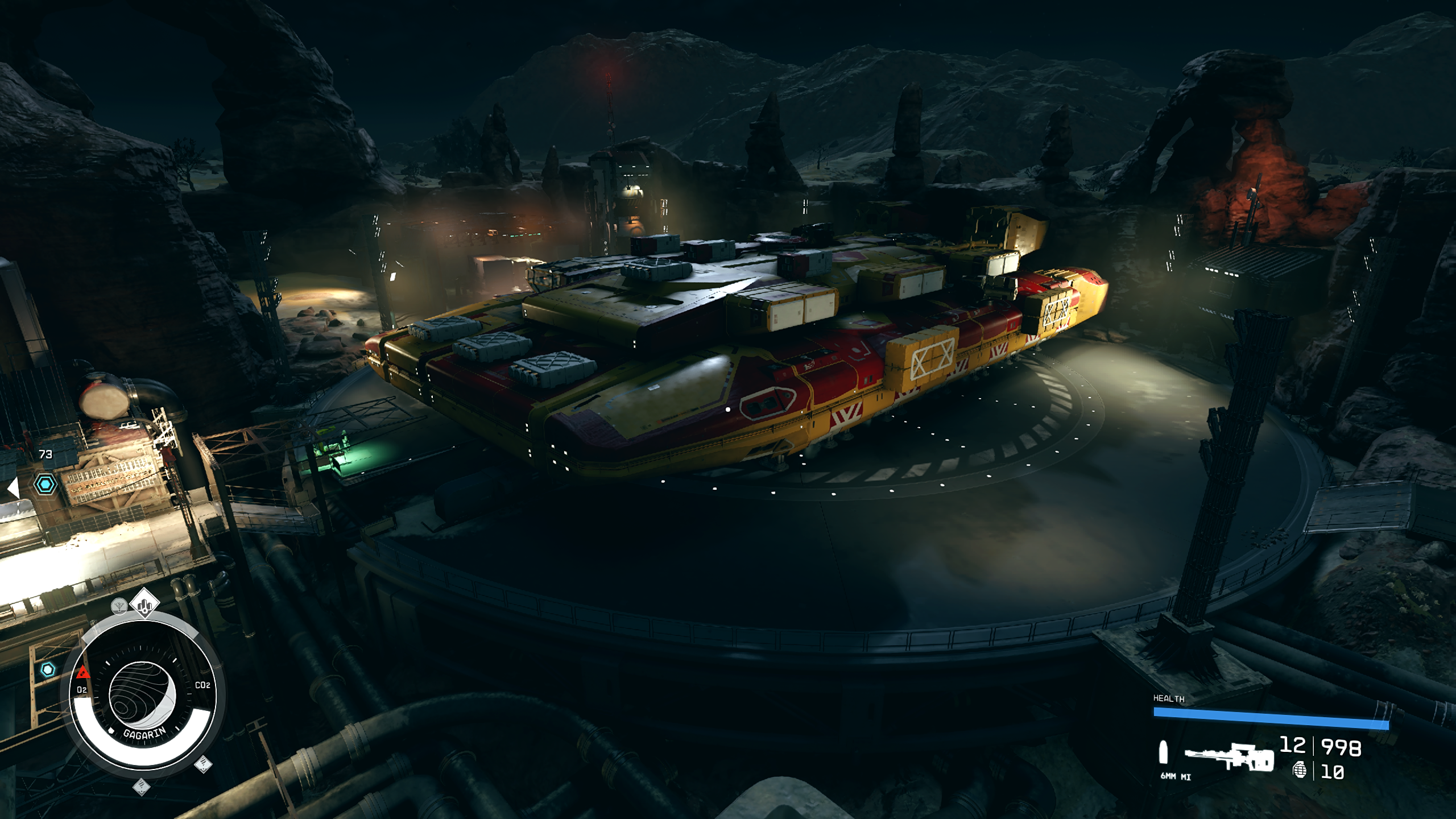This screenshot has width=1456, height=819.
Task: Toggle the CO2 gauge on the compass
Action: pos(203,685)
